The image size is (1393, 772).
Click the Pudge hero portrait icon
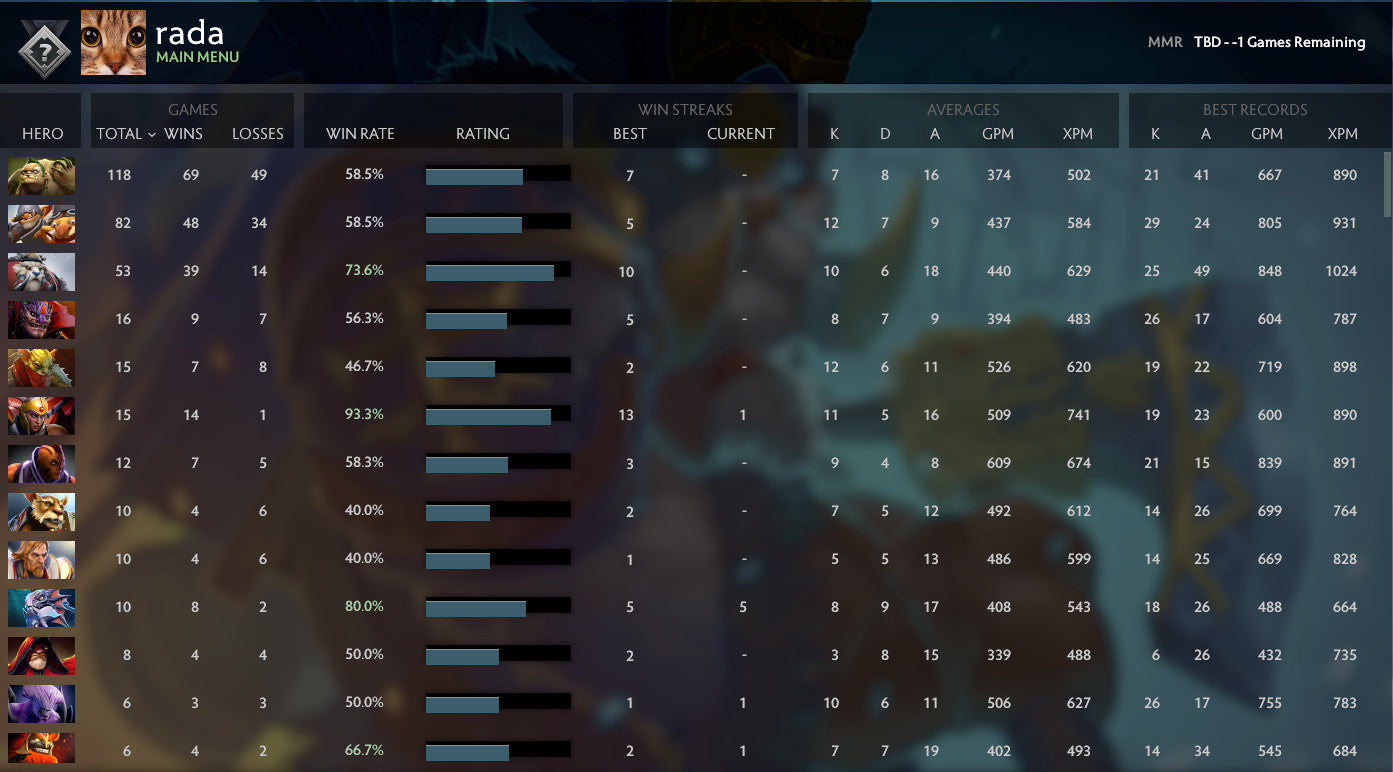[41, 175]
